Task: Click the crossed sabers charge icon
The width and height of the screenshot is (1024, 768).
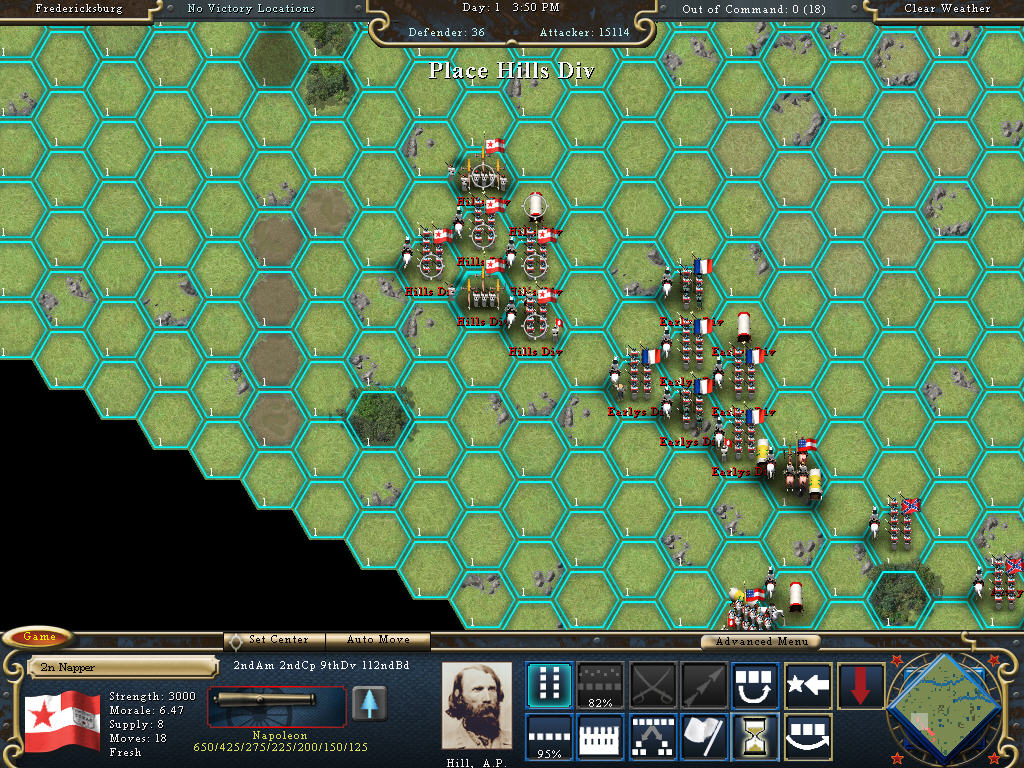Action: (652, 685)
